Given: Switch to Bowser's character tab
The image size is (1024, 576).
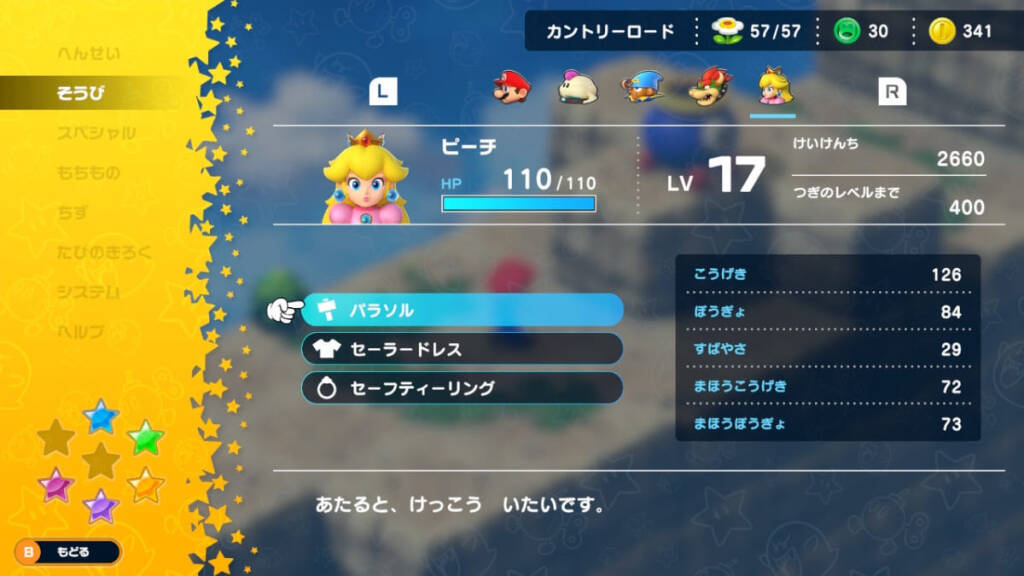Looking at the screenshot, I should (x=707, y=89).
